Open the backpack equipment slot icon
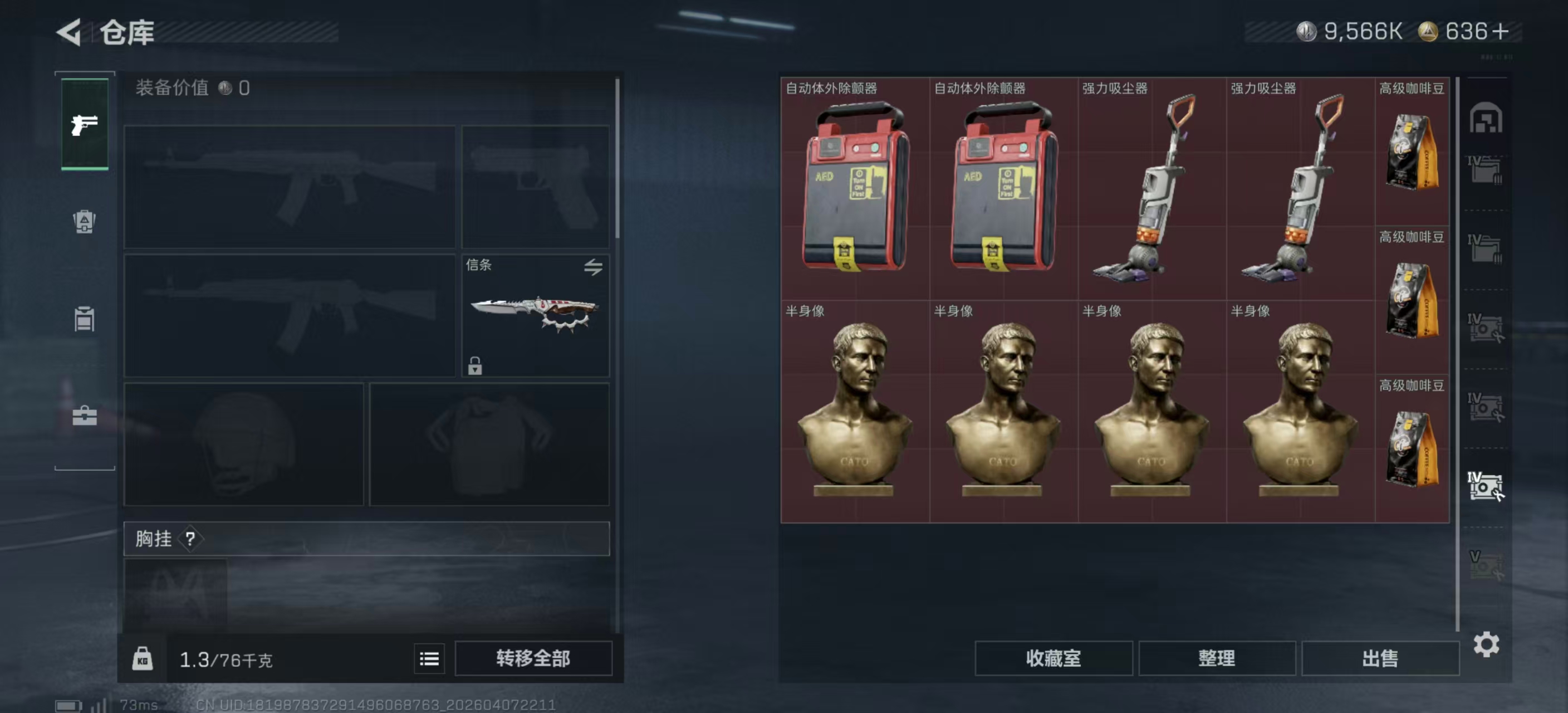 coord(84,222)
